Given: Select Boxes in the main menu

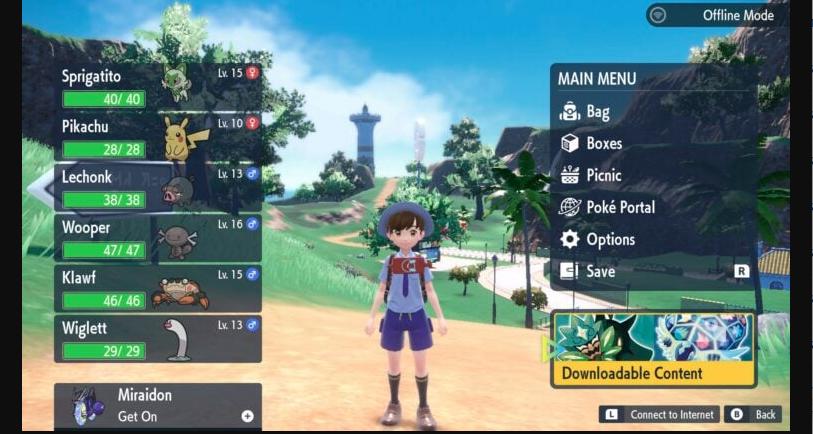Looking at the screenshot, I should coord(604,143).
